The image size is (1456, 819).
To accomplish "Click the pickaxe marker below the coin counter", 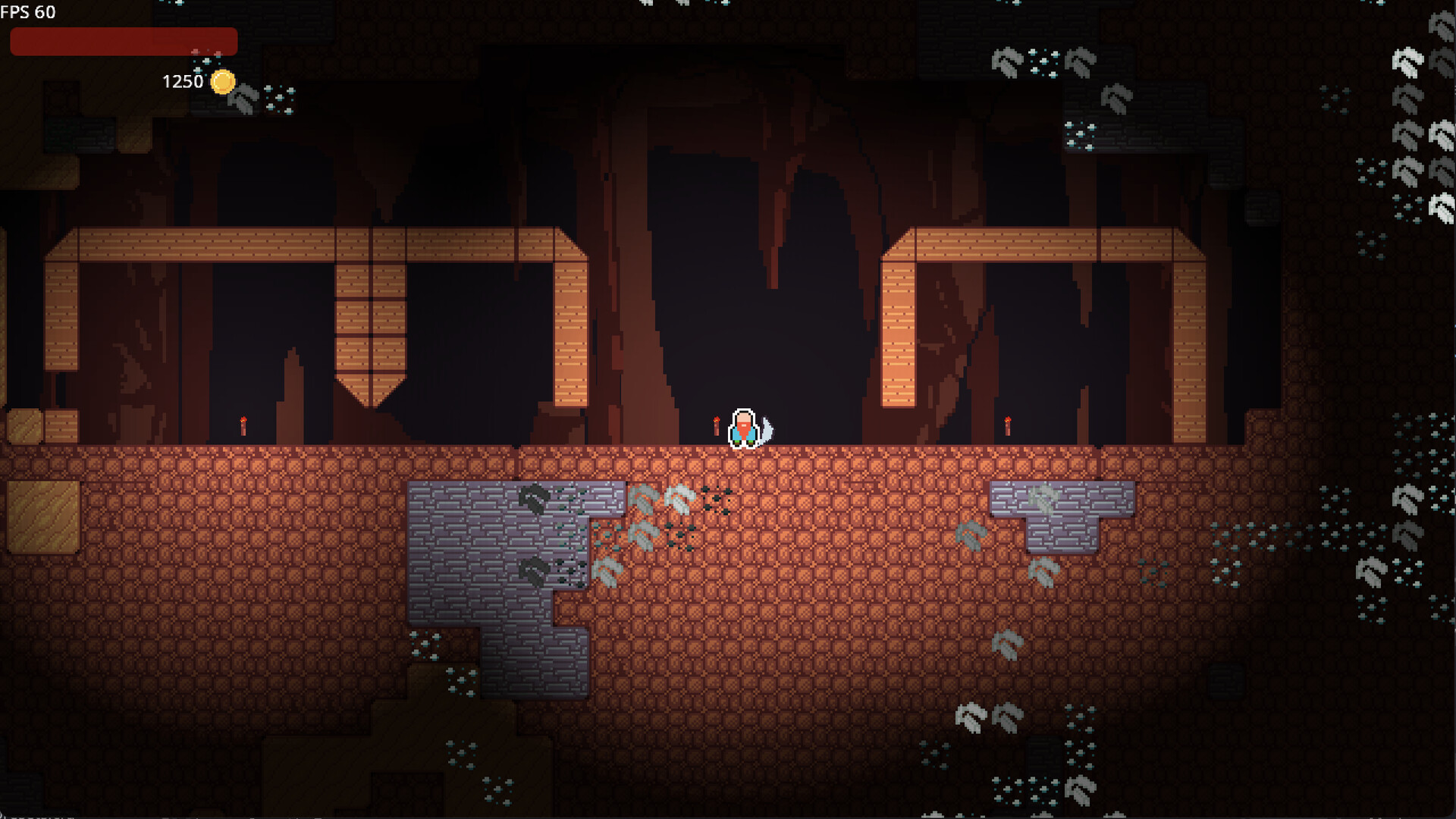I will click(244, 101).
